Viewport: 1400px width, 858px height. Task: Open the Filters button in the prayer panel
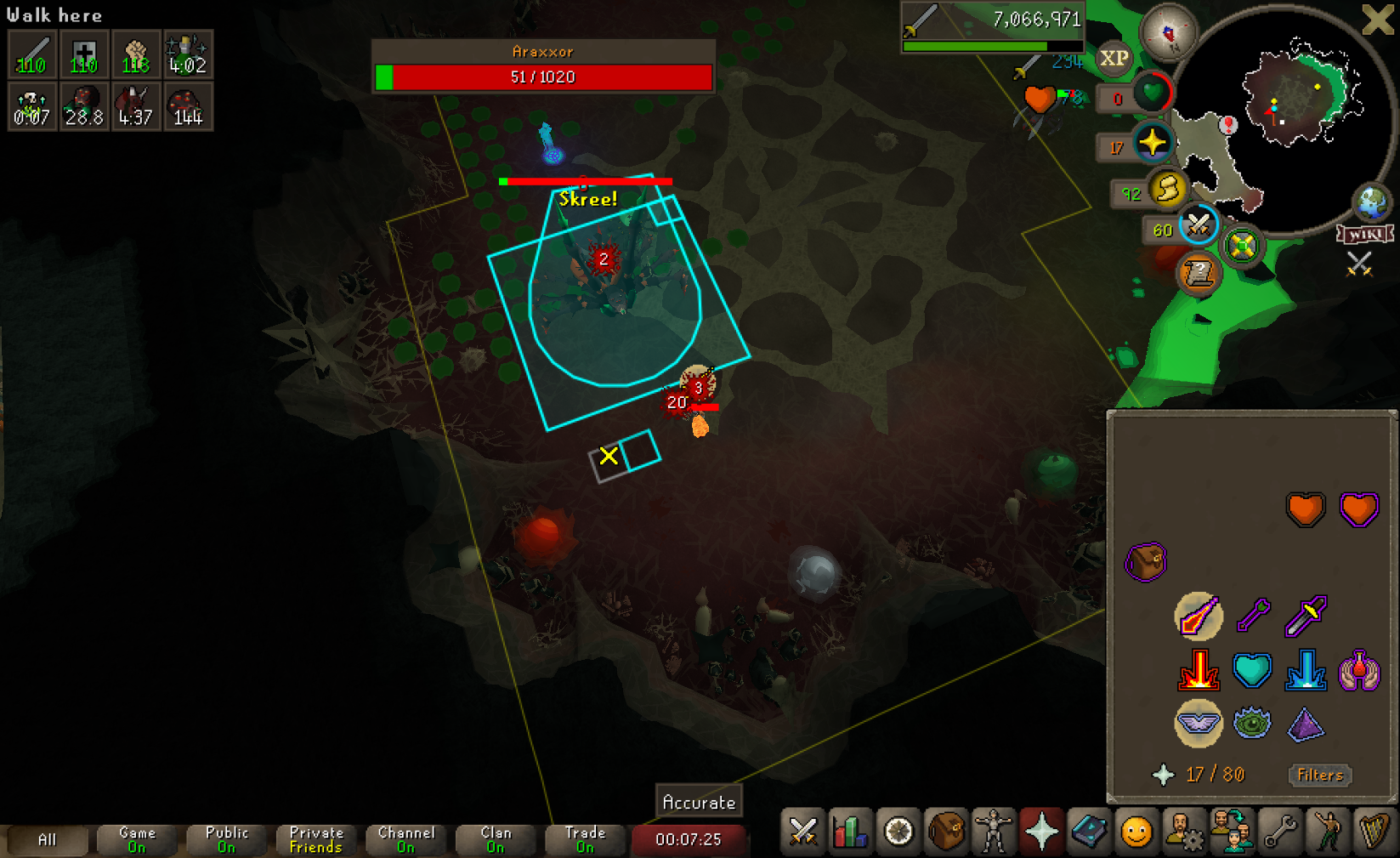tap(1319, 775)
